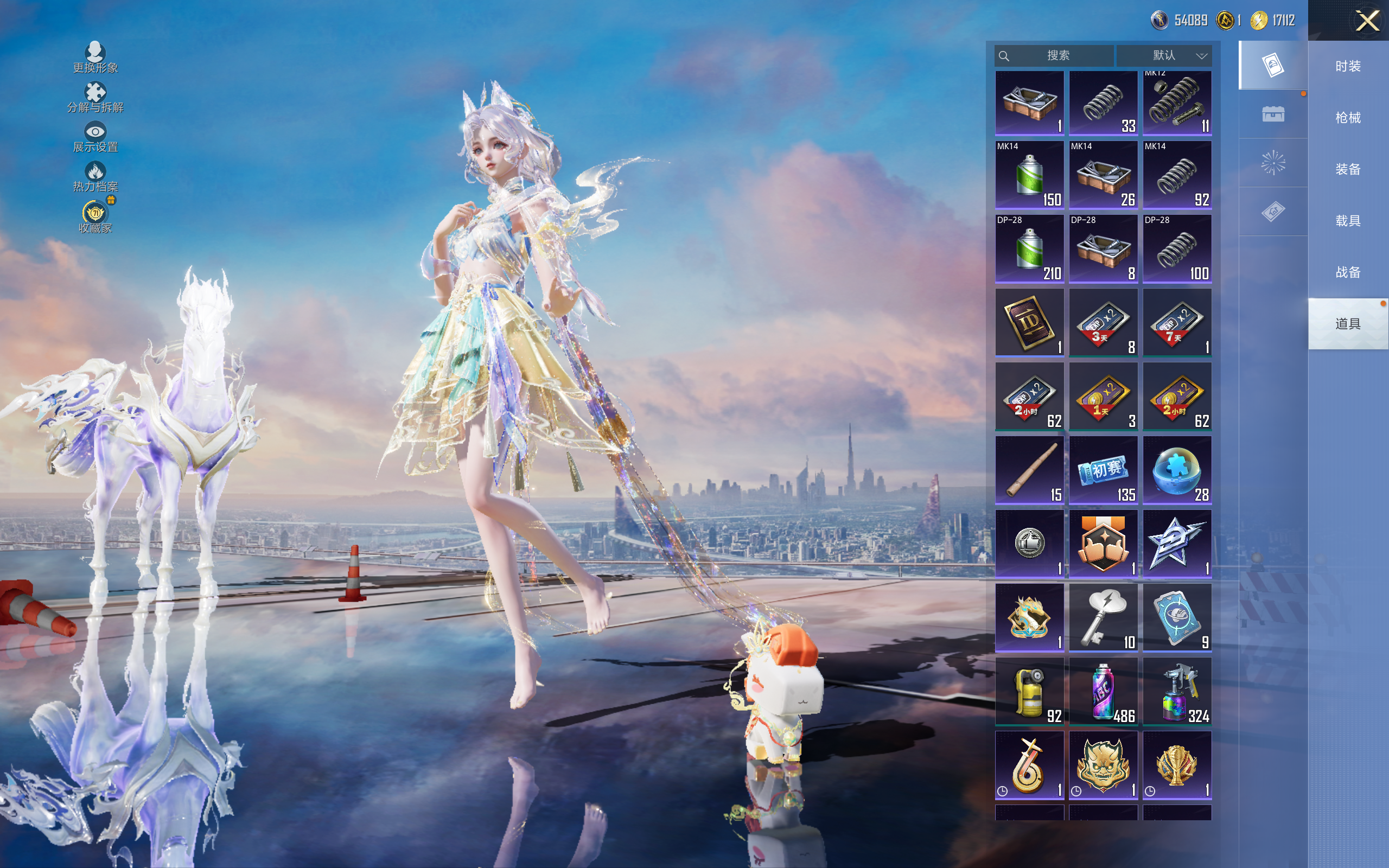View the 热力档案 heat profile

pyautogui.click(x=95, y=177)
